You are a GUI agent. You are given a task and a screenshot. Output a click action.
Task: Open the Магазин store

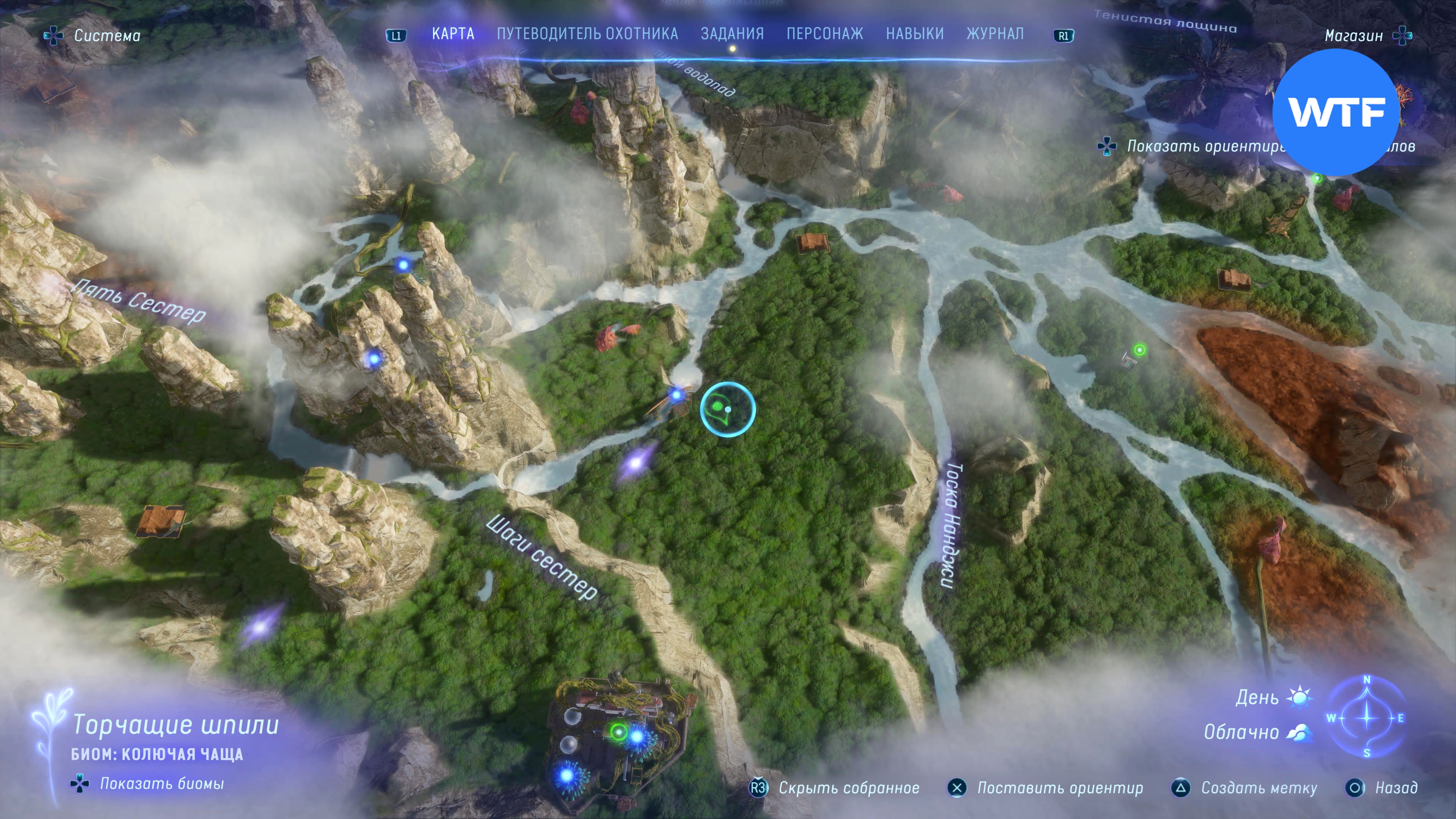[x=1354, y=36]
